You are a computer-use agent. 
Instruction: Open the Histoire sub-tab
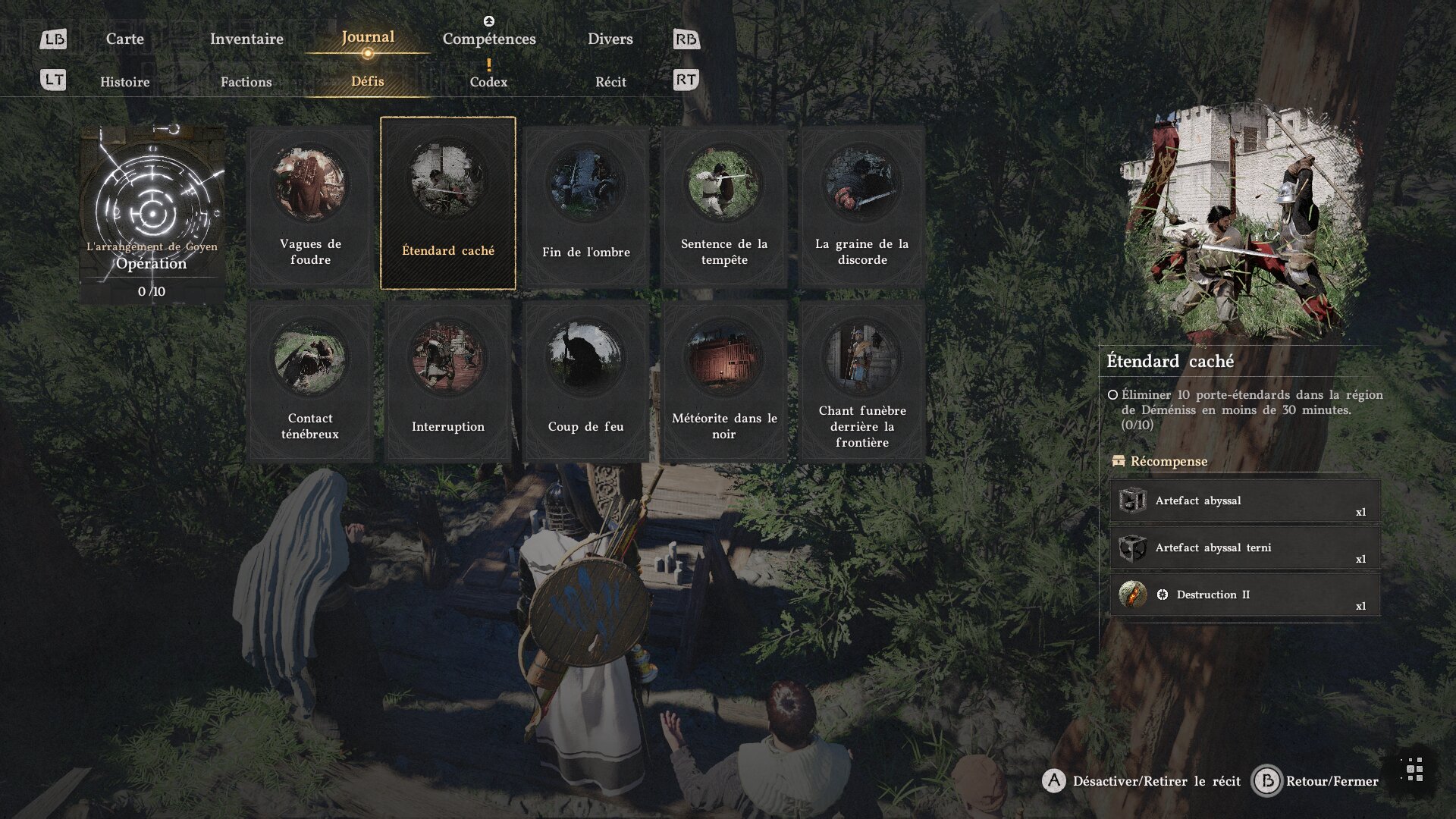[x=125, y=82]
